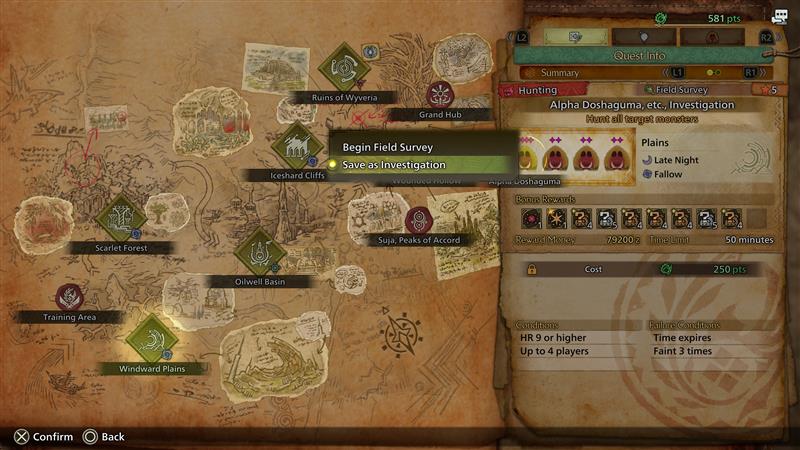Open the Grand Hub map marker

(x=438, y=95)
